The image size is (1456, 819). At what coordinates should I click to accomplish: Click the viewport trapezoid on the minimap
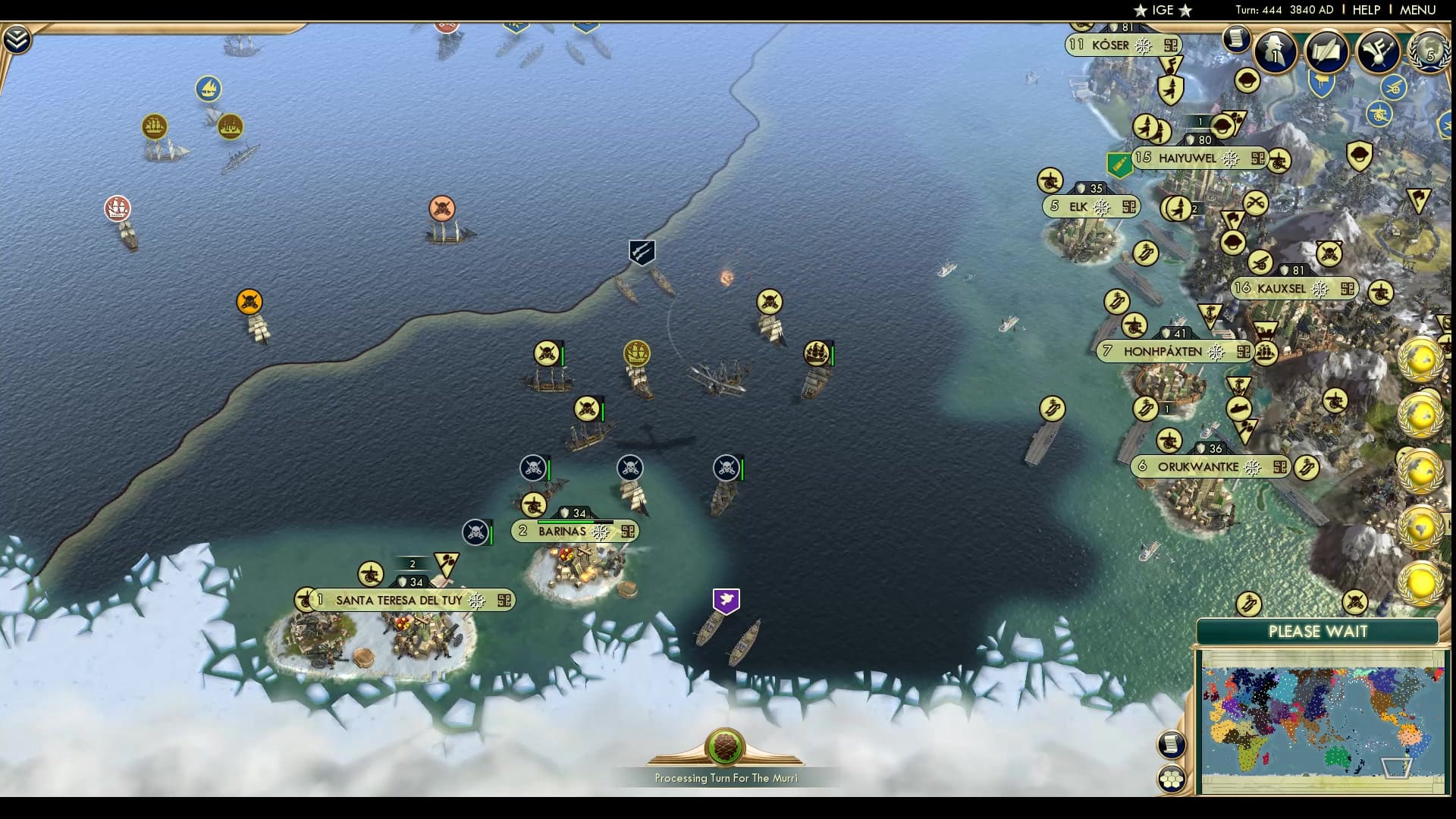point(1397,768)
